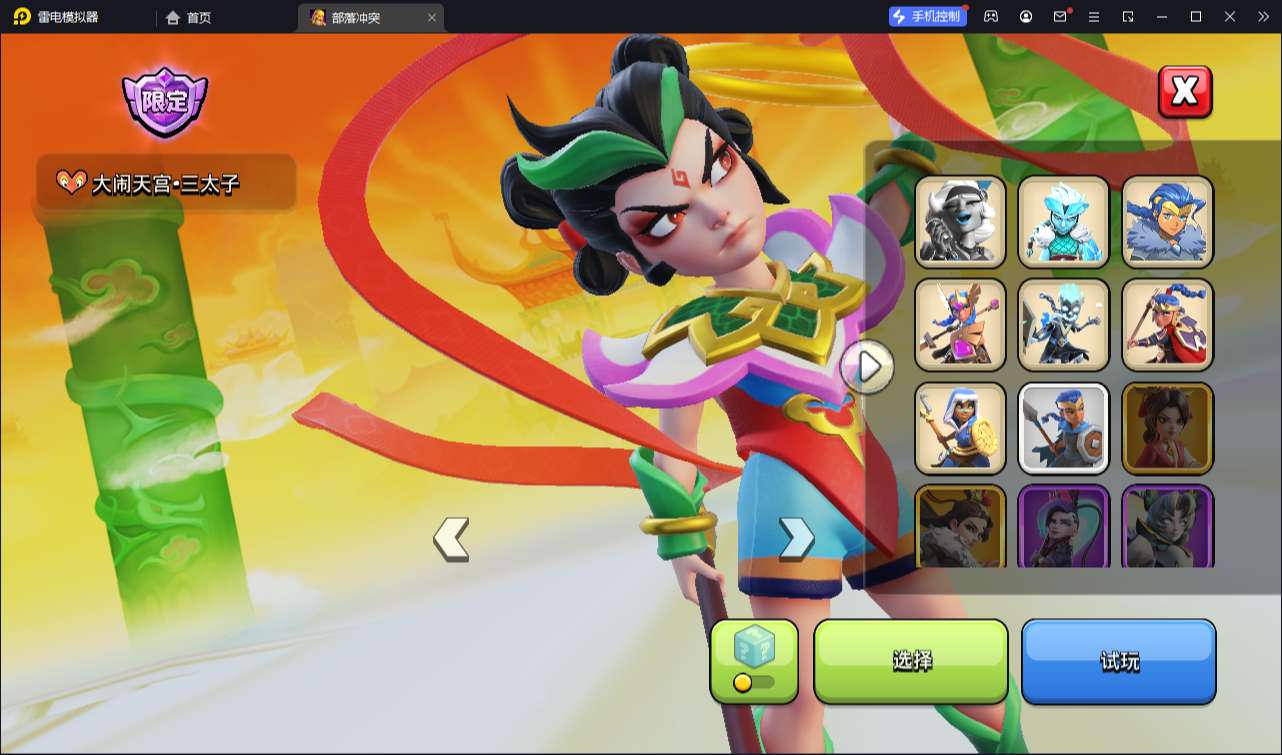Screen dimensions: 1282x755
Task: Close the skin screen with red X
Action: 1184,92
